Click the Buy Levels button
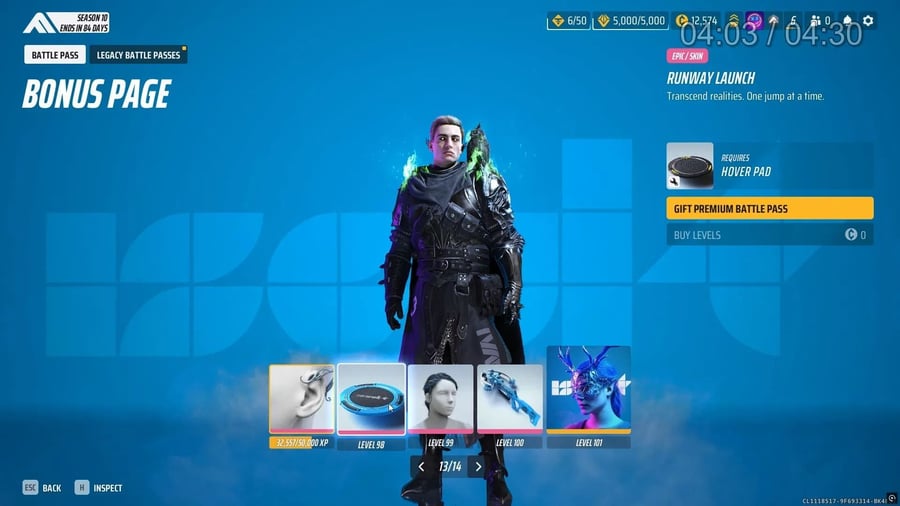 point(769,235)
